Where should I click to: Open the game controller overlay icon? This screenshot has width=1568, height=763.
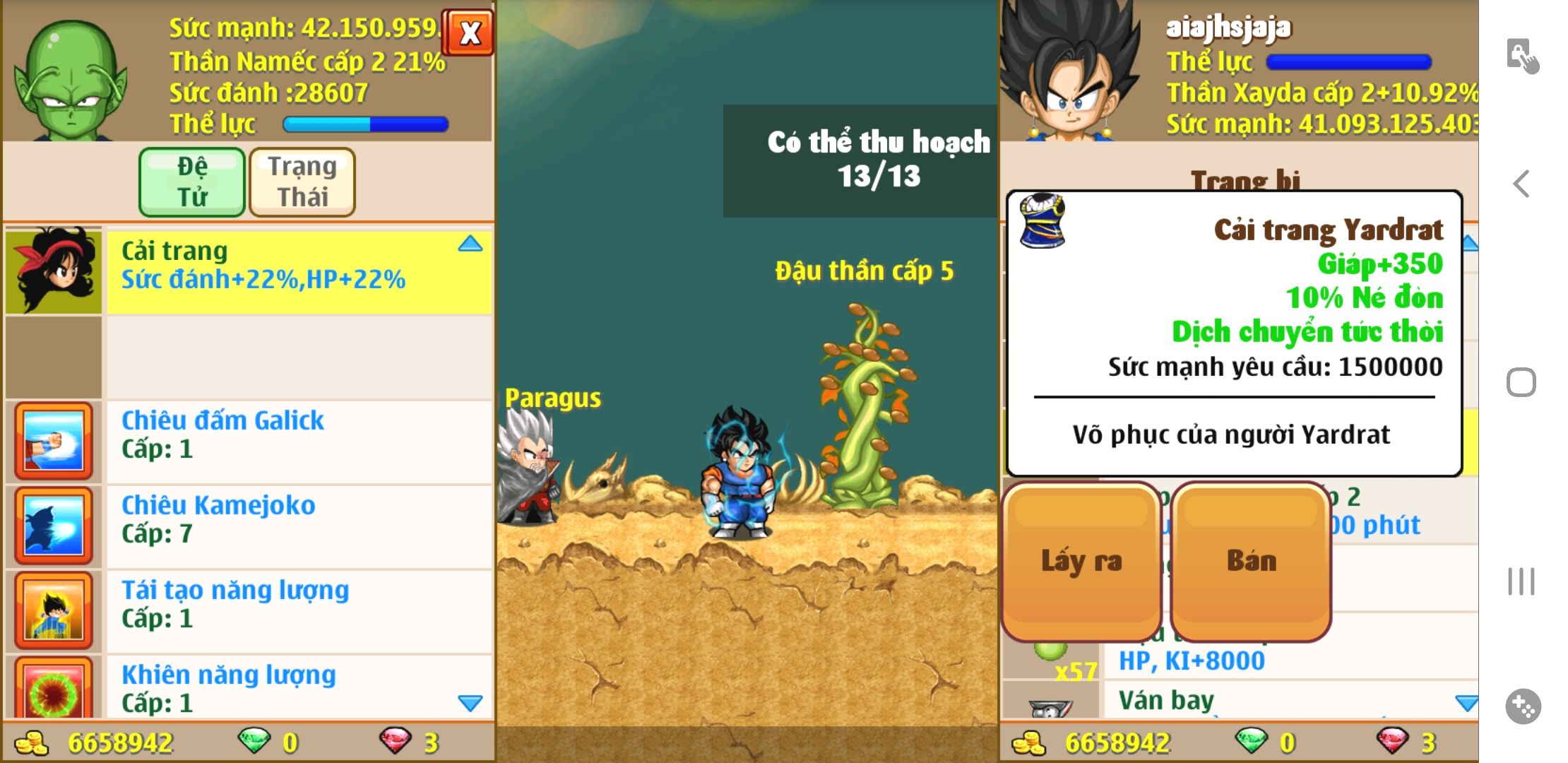coord(1523,706)
